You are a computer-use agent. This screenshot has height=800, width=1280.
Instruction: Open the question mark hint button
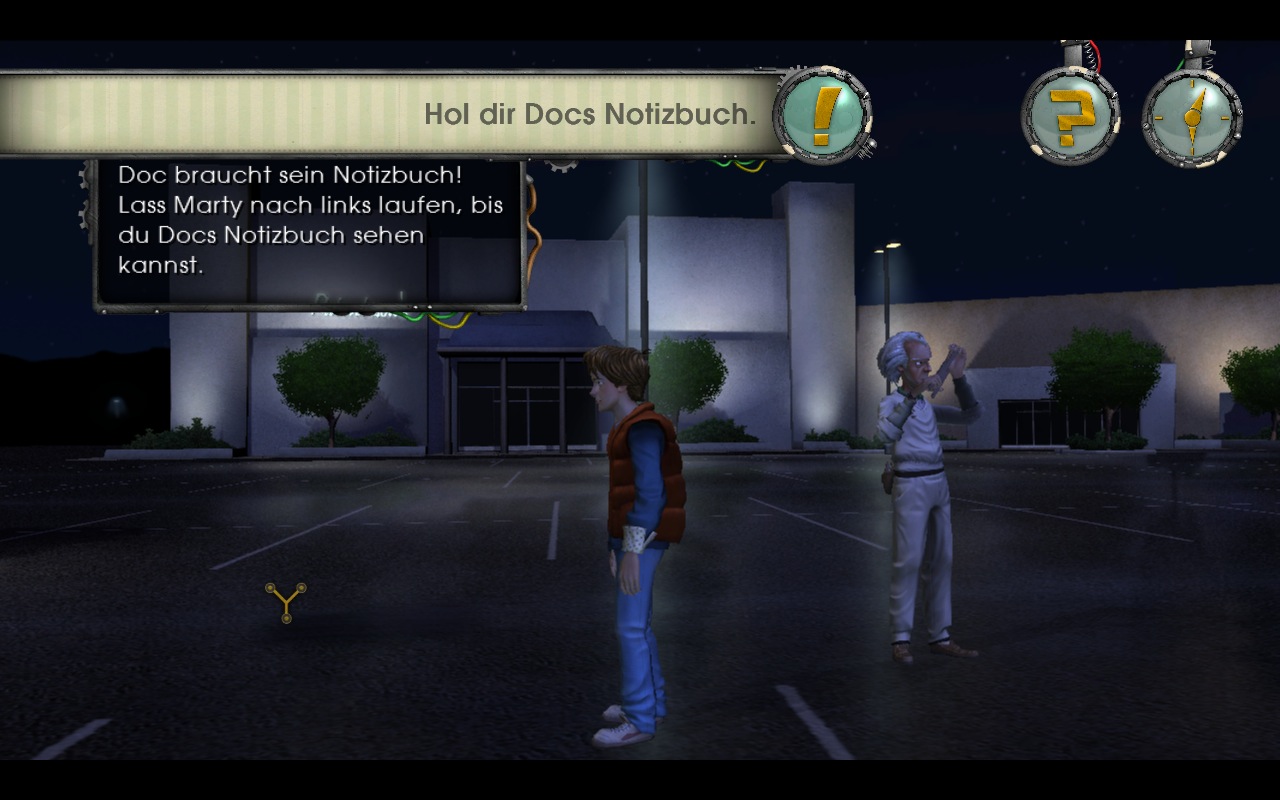pos(1070,117)
